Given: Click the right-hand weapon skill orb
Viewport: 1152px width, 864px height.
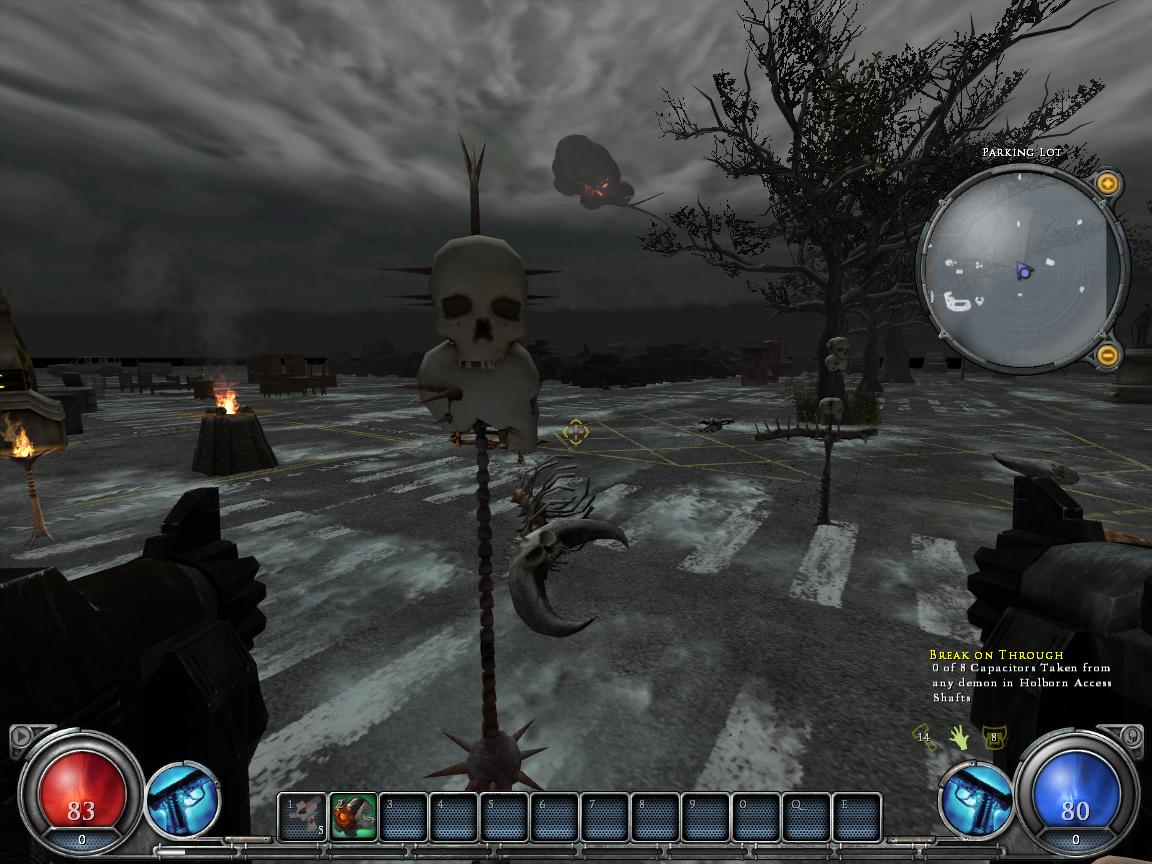Looking at the screenshot, I should (976, 799).
